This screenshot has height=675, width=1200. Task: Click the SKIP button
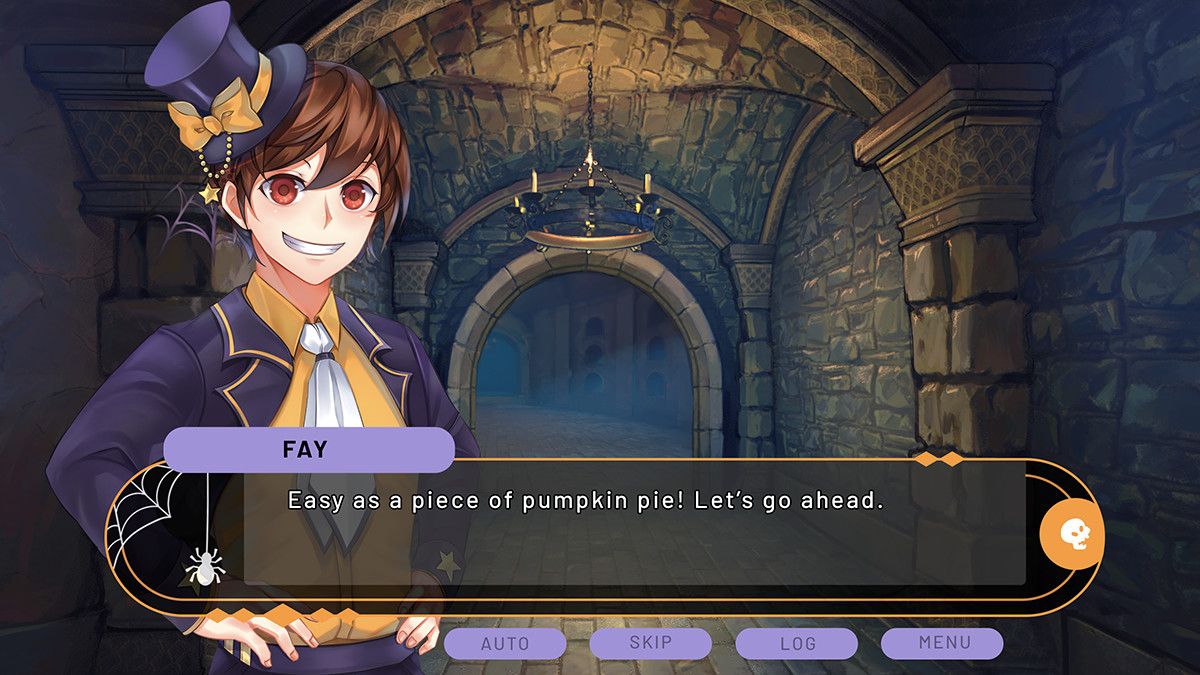pyautogui.click(x=650, y=643)
